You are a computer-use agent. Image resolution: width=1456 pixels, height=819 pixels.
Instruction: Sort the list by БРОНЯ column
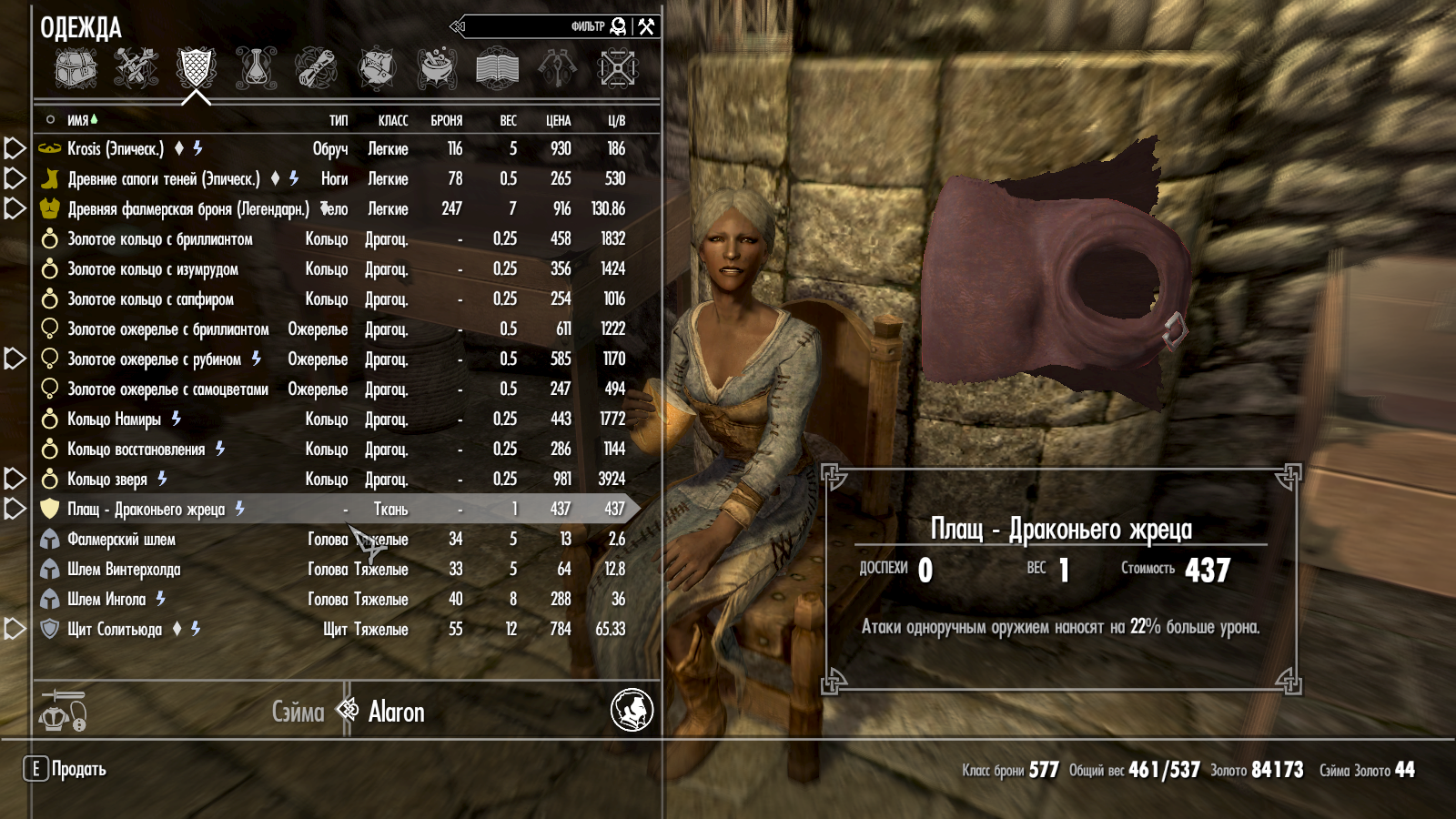coord(446,120)
